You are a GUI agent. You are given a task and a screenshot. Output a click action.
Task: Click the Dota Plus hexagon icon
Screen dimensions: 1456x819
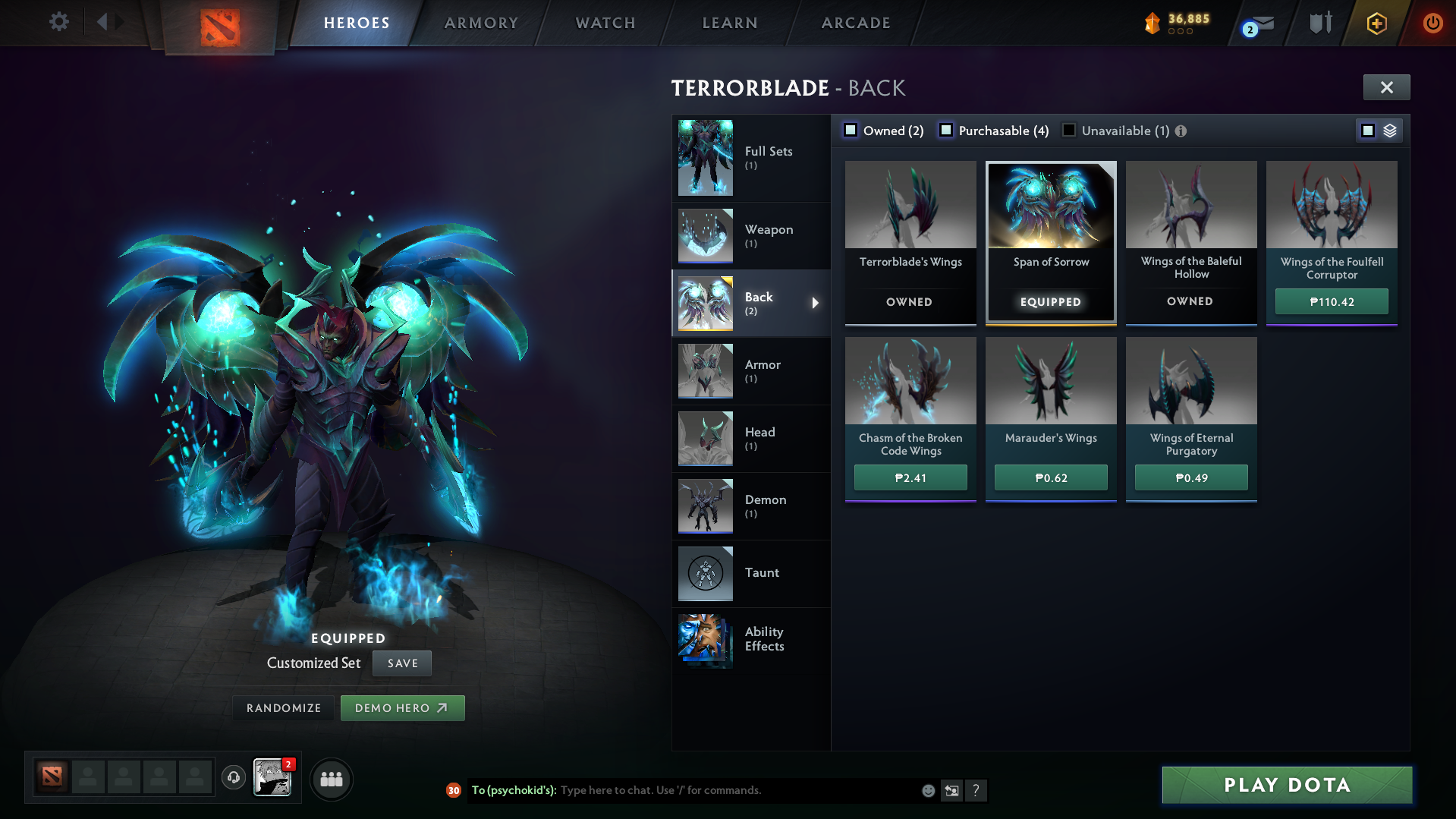pos(1376,23)
